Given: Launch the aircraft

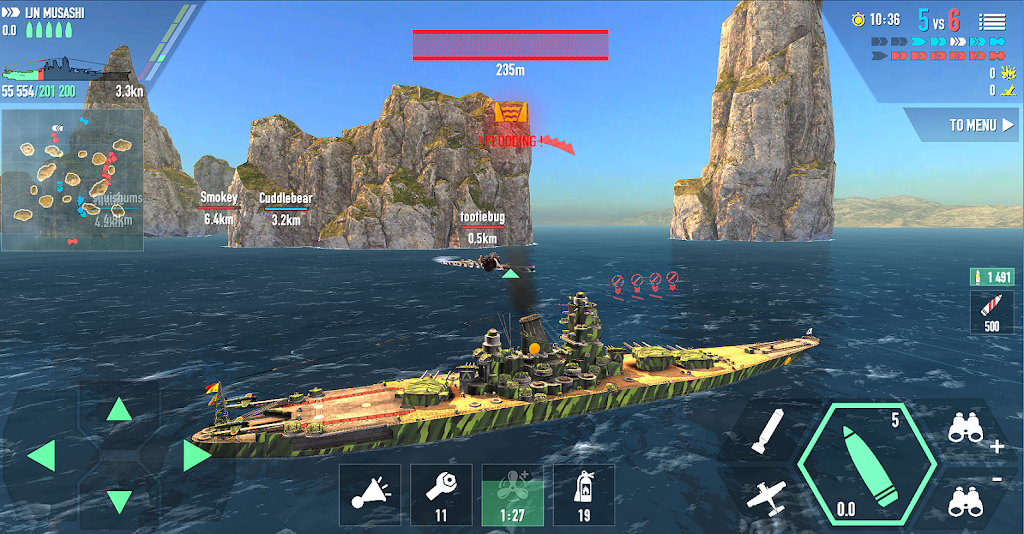Looking at the screenshot, I should [766, 496].
